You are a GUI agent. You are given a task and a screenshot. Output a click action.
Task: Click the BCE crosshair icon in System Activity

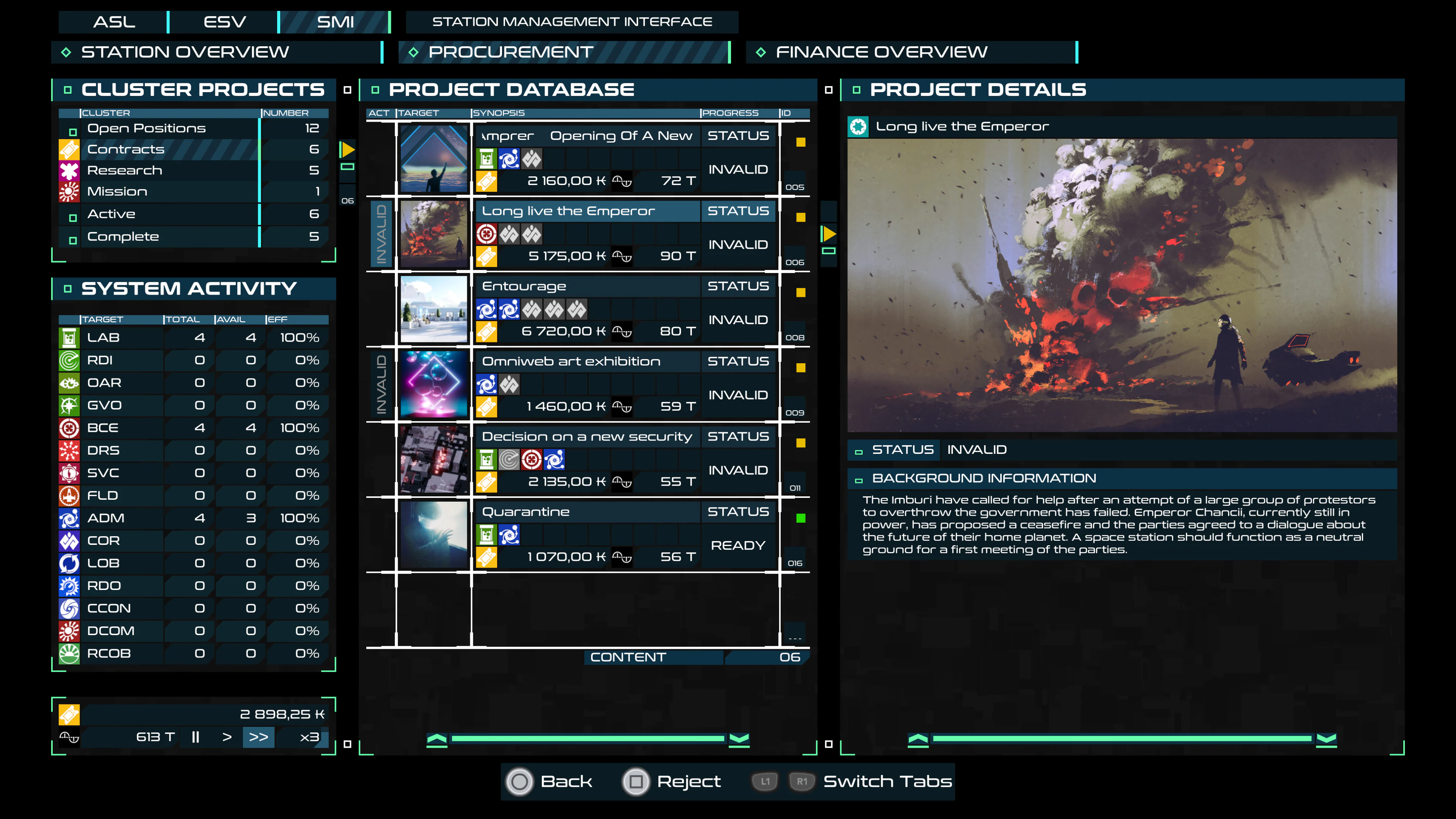click(69, 428)
